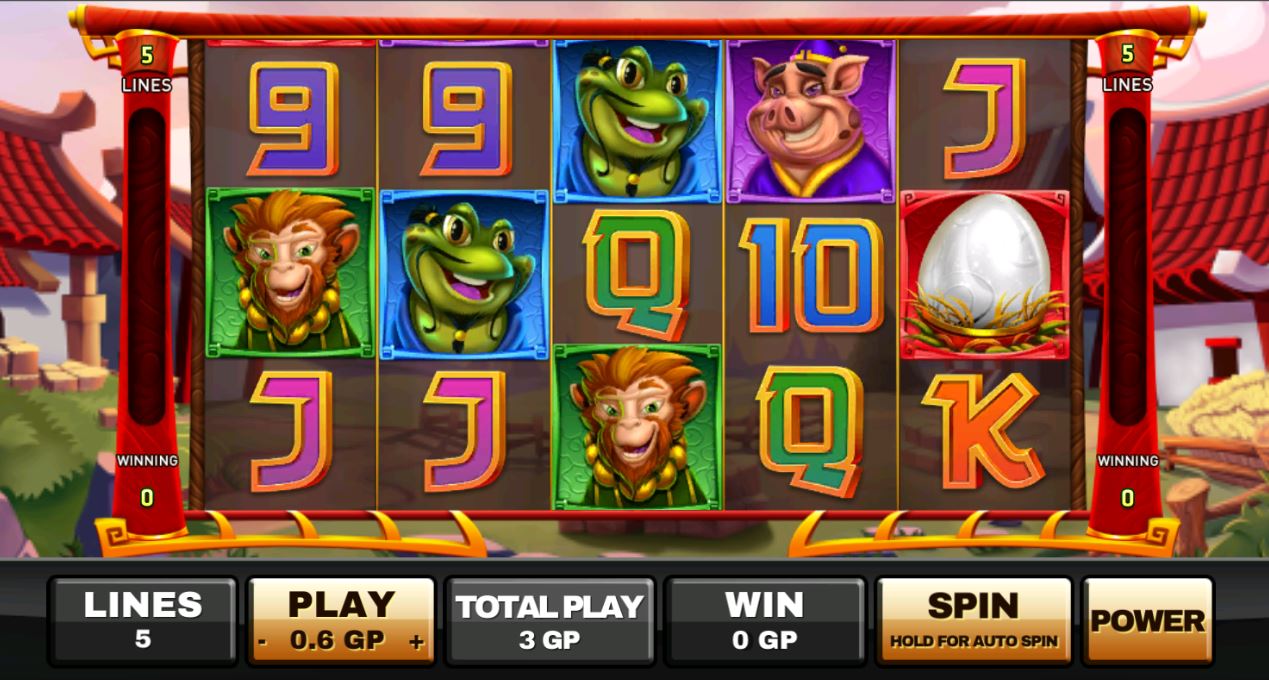Decrease the play amount with minus
The image size is (1269, 680).
[x=261, y=642]
